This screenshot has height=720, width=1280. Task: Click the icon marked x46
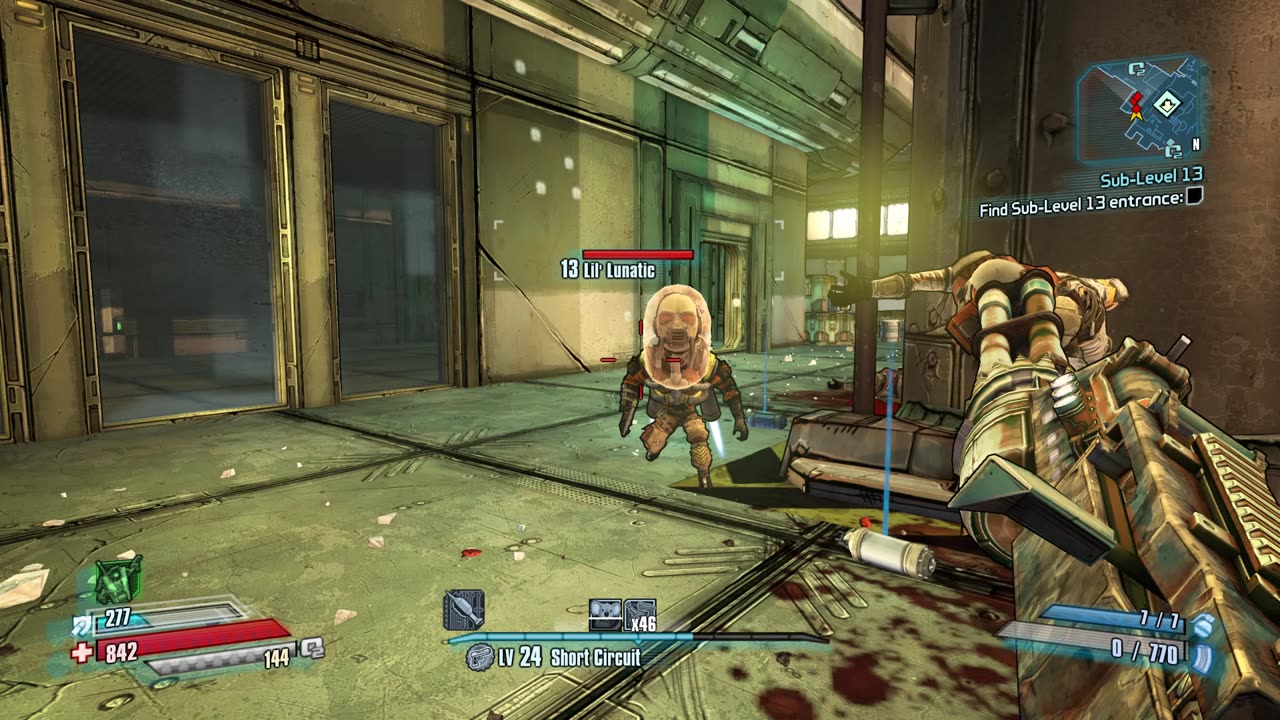click(640, 614)
